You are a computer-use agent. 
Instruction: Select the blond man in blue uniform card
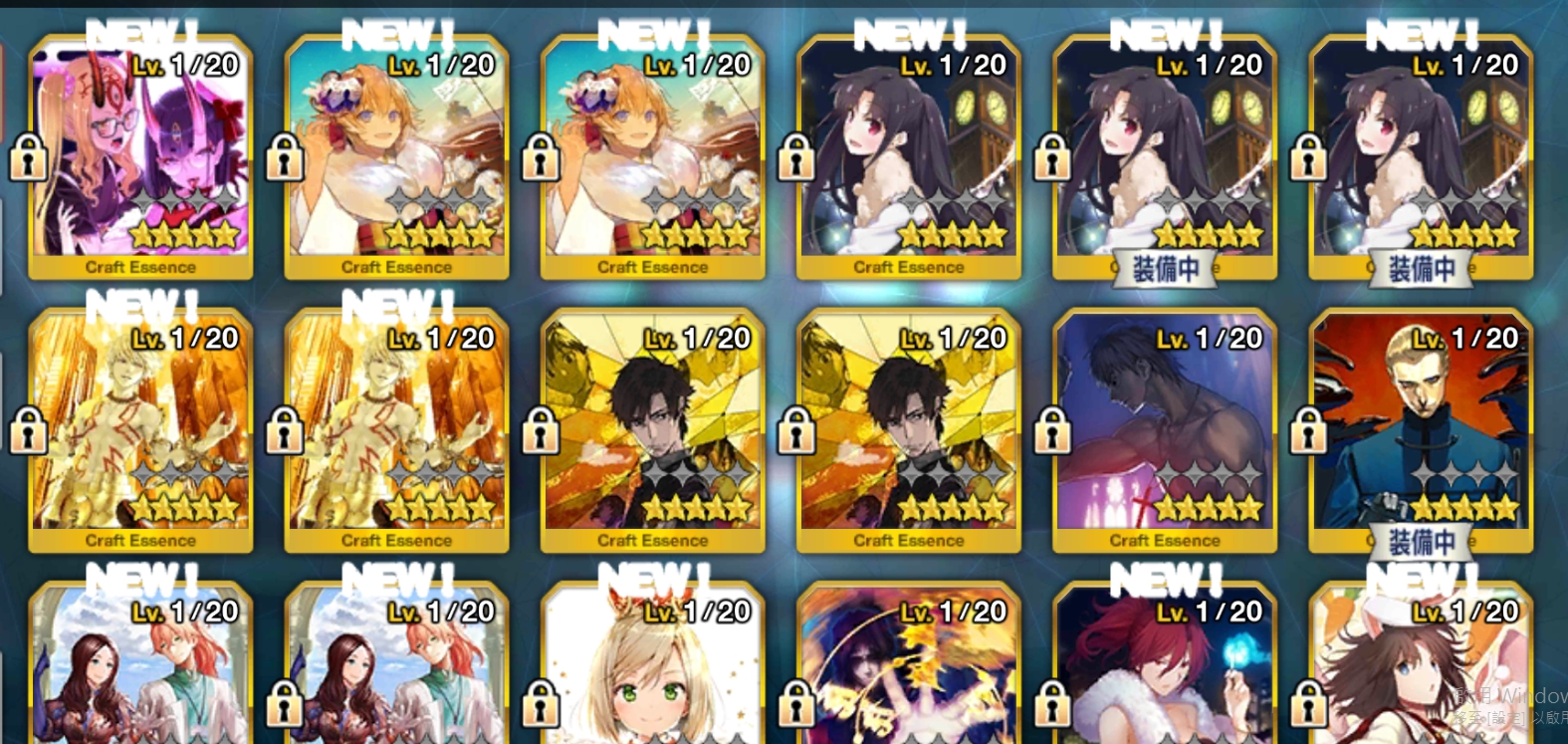pos(1421,428)
